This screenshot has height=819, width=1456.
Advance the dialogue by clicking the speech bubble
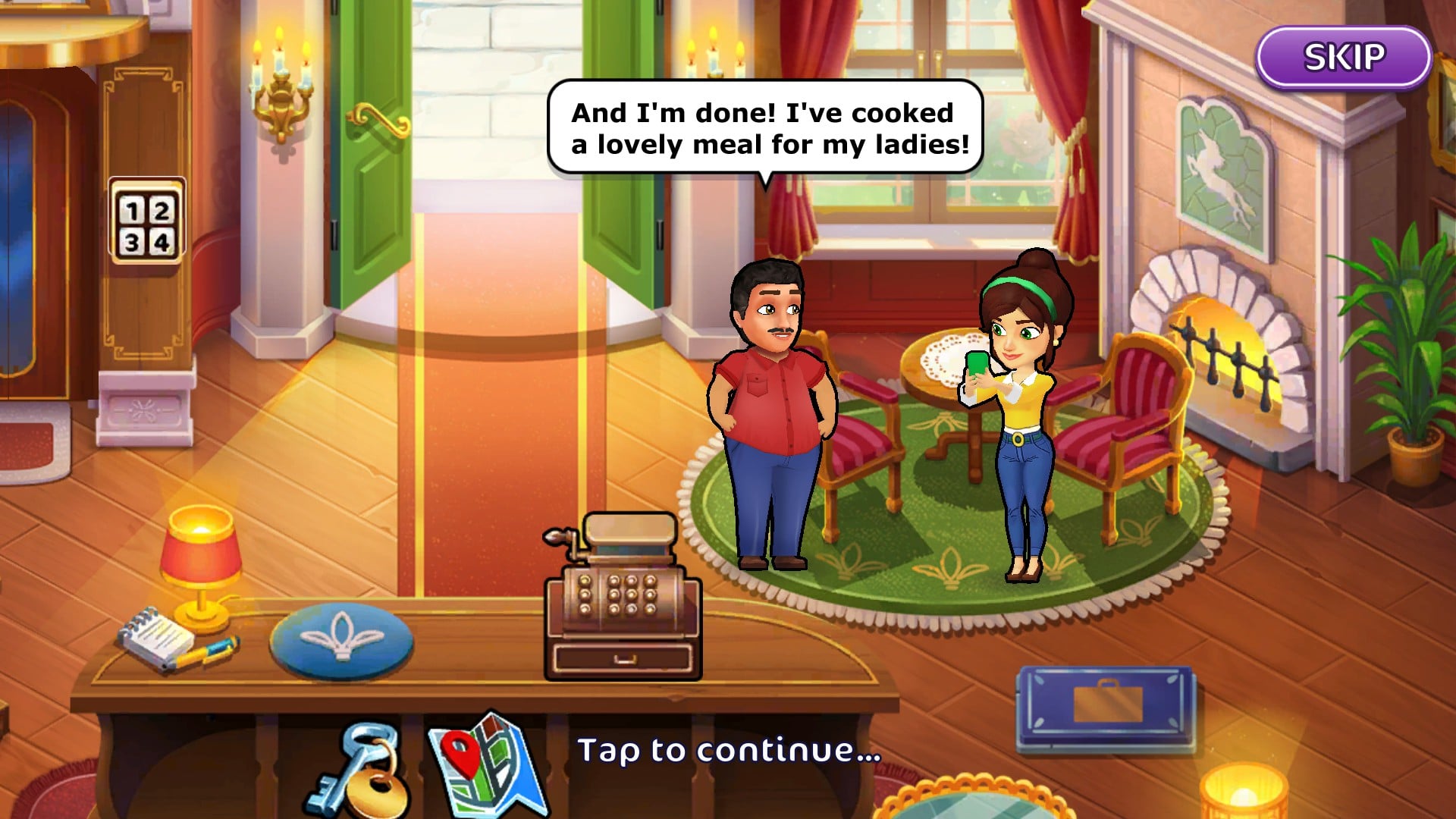tap(766, 128)
